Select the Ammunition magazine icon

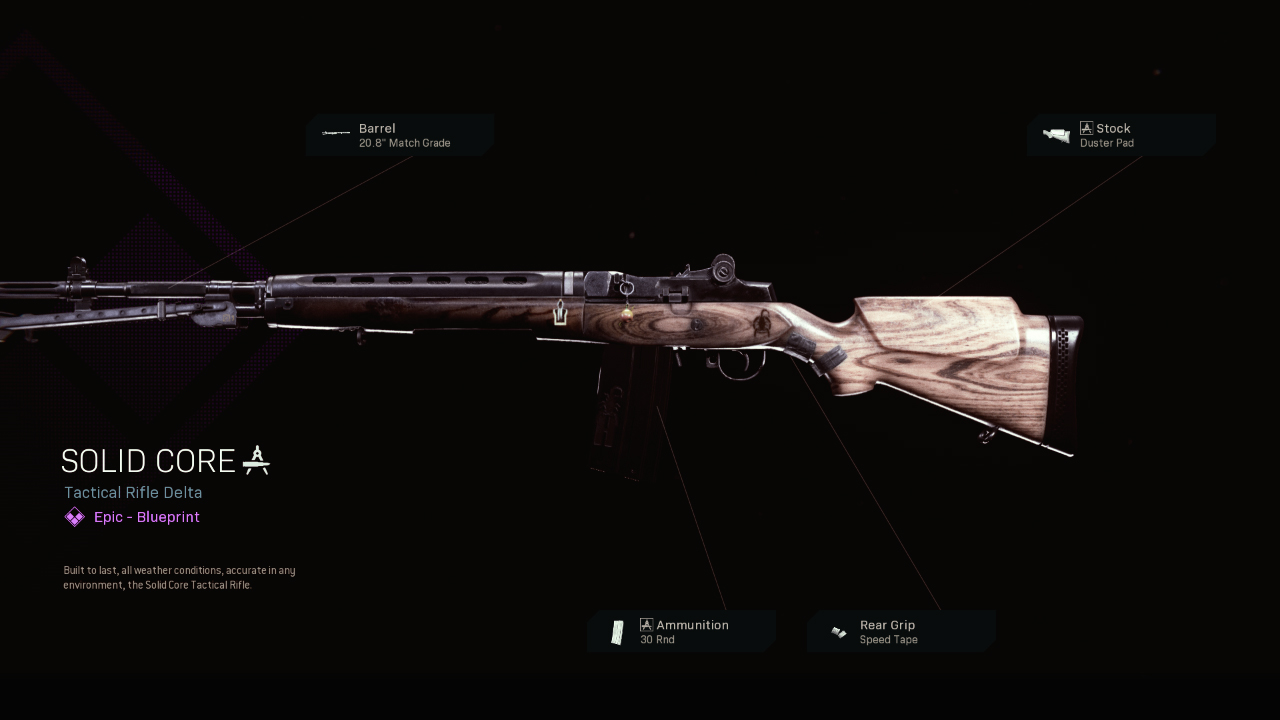[618, 630]
